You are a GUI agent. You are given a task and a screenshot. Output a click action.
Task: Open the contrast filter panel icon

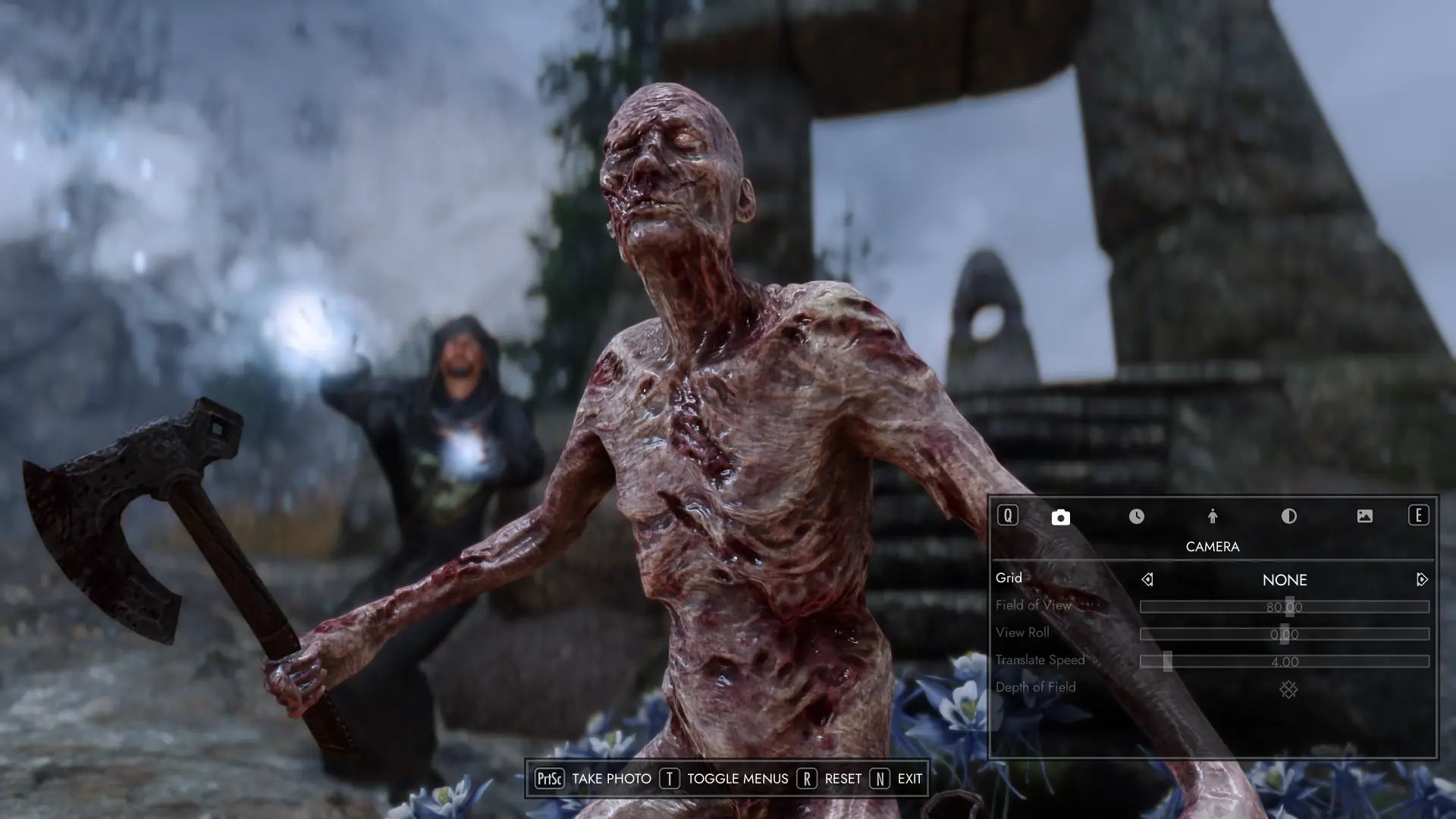[1289, 516]
